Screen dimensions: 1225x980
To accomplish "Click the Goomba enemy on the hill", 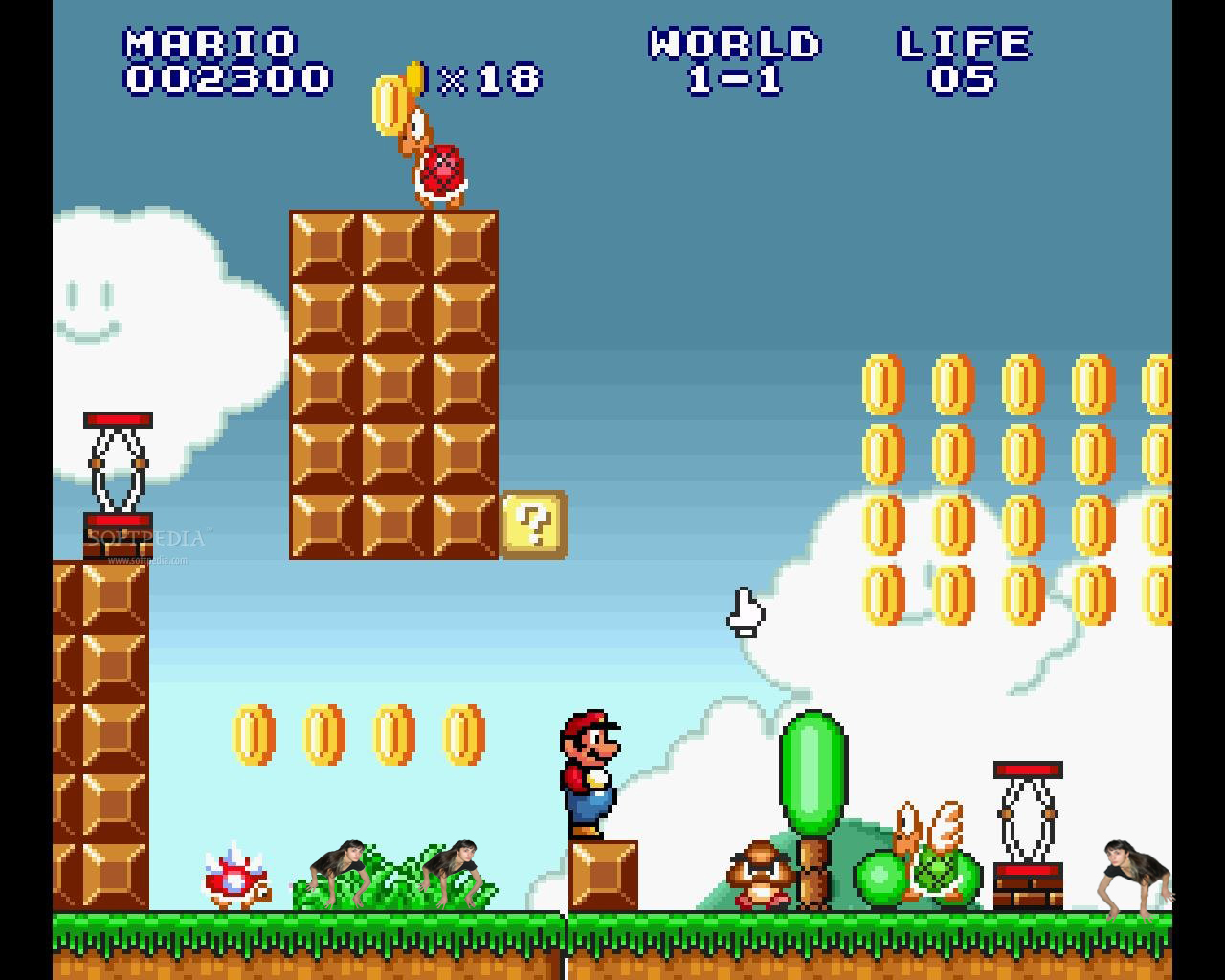I will pos(761,876).
